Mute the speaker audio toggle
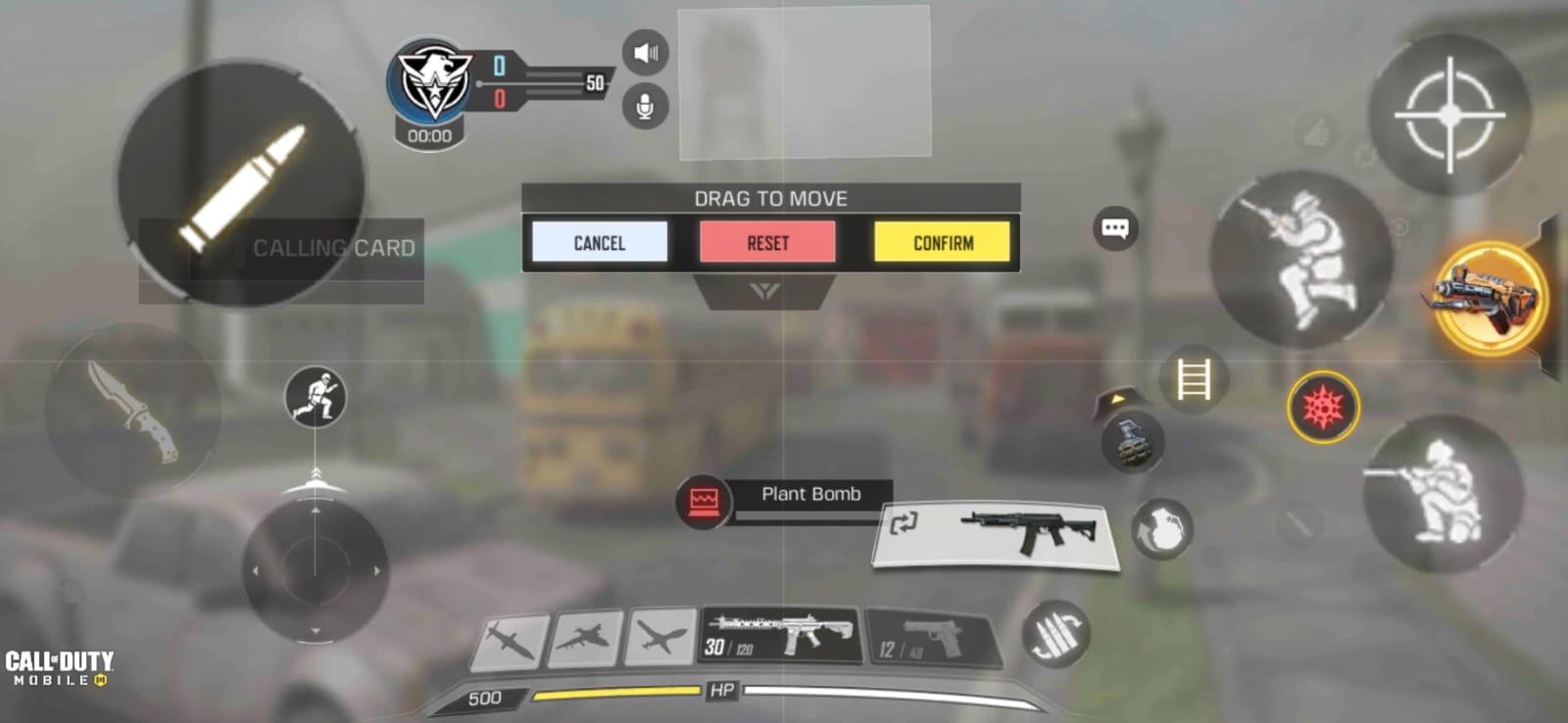This screenshot has height=723, width=1568. point(646,53)
